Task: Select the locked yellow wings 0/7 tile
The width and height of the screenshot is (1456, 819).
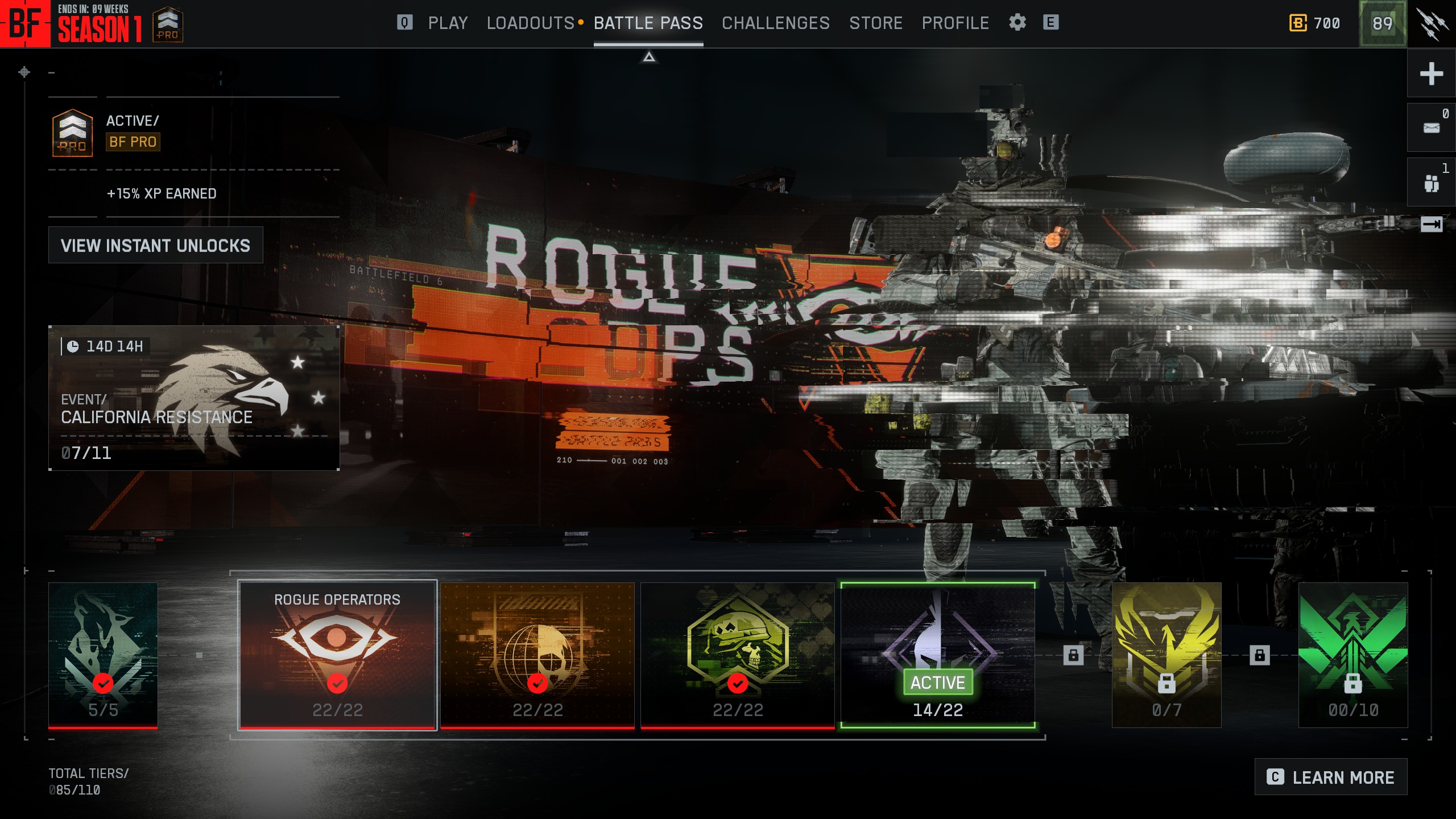Action: [1166, 655]
